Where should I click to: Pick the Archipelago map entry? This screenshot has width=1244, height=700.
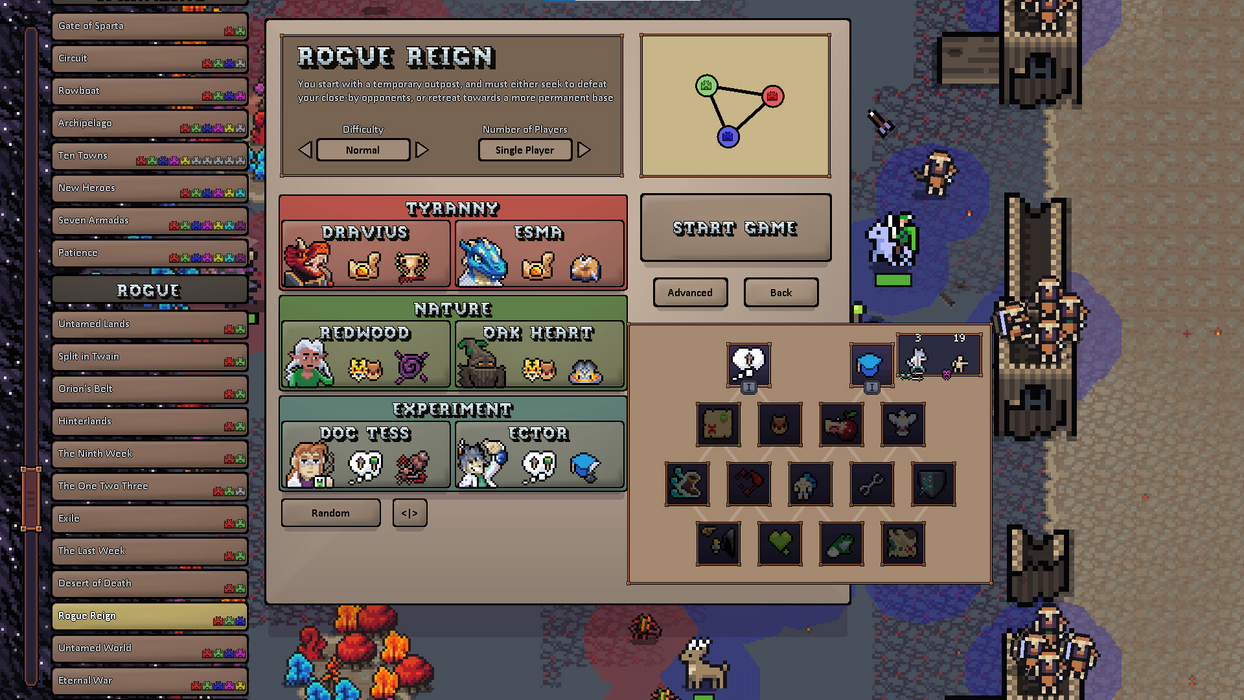click(149, 123)
